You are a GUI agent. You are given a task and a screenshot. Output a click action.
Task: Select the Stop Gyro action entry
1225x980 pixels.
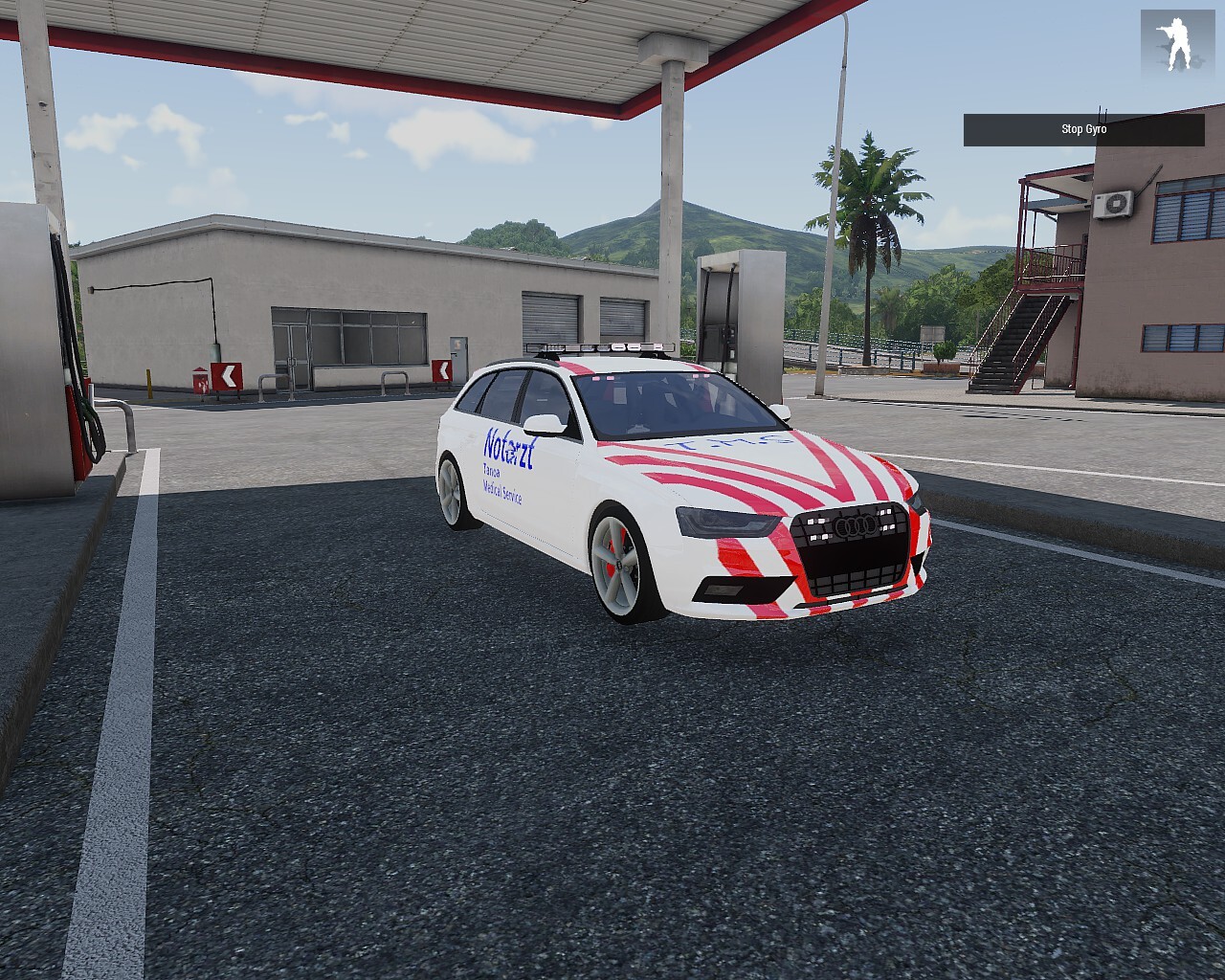click(x=1083, y=130)
